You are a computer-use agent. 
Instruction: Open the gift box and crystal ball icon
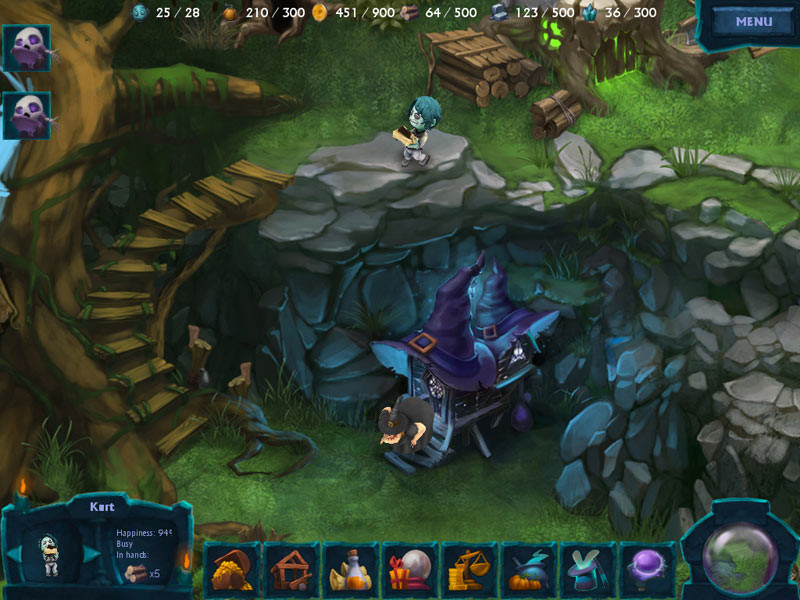[x=409, y=570]
